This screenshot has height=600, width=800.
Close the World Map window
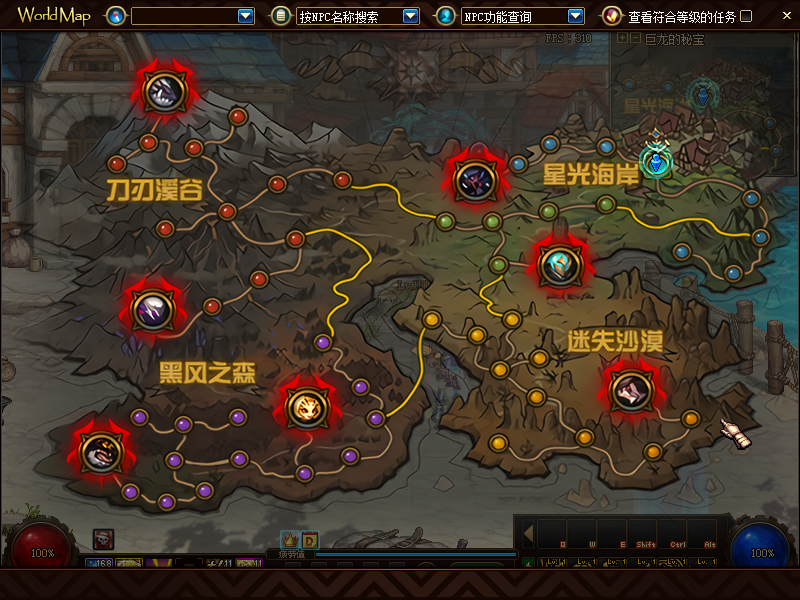click(x=787, y=16)
